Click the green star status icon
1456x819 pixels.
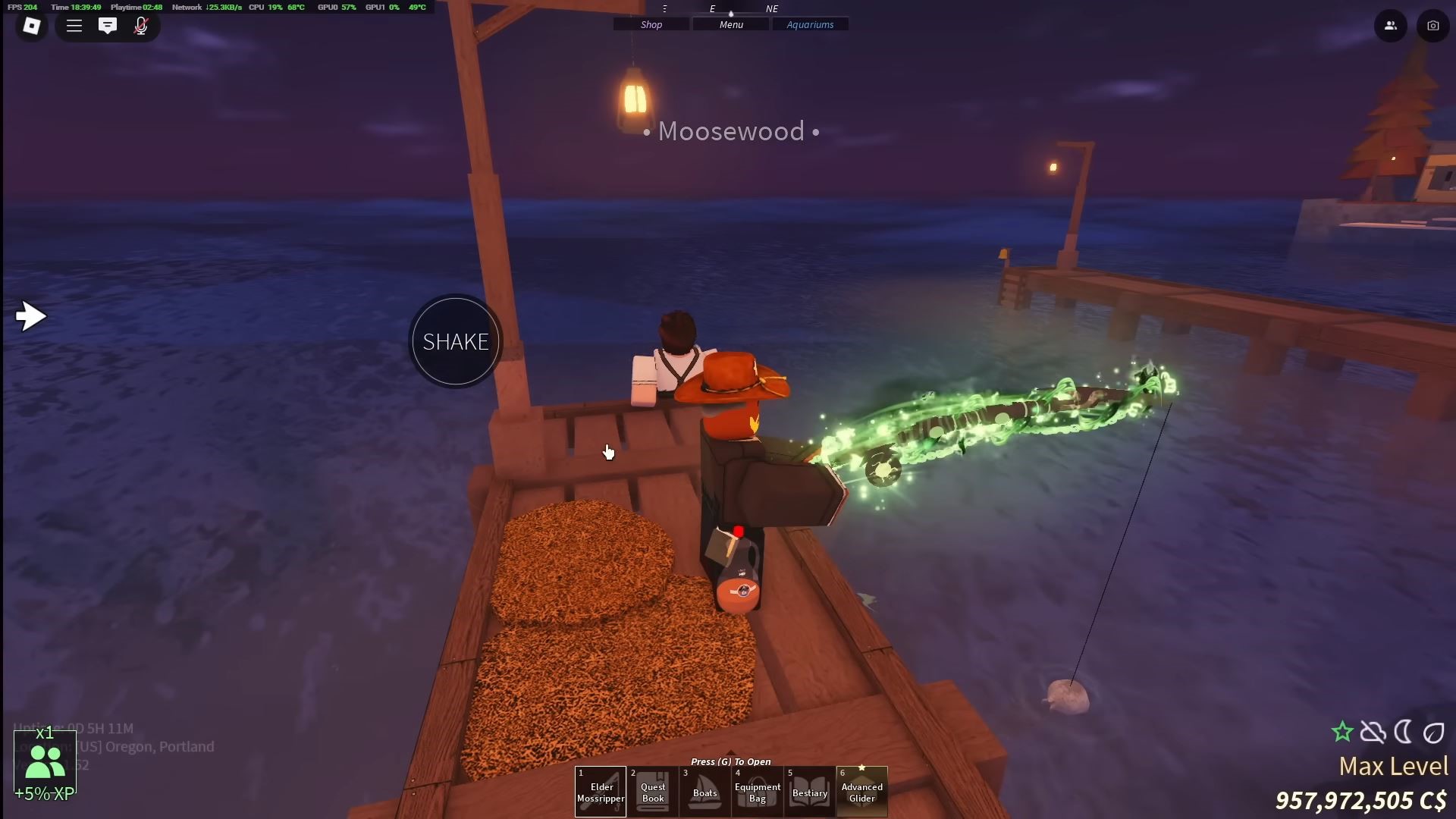pyautogui.click(x=1342, y=732)
